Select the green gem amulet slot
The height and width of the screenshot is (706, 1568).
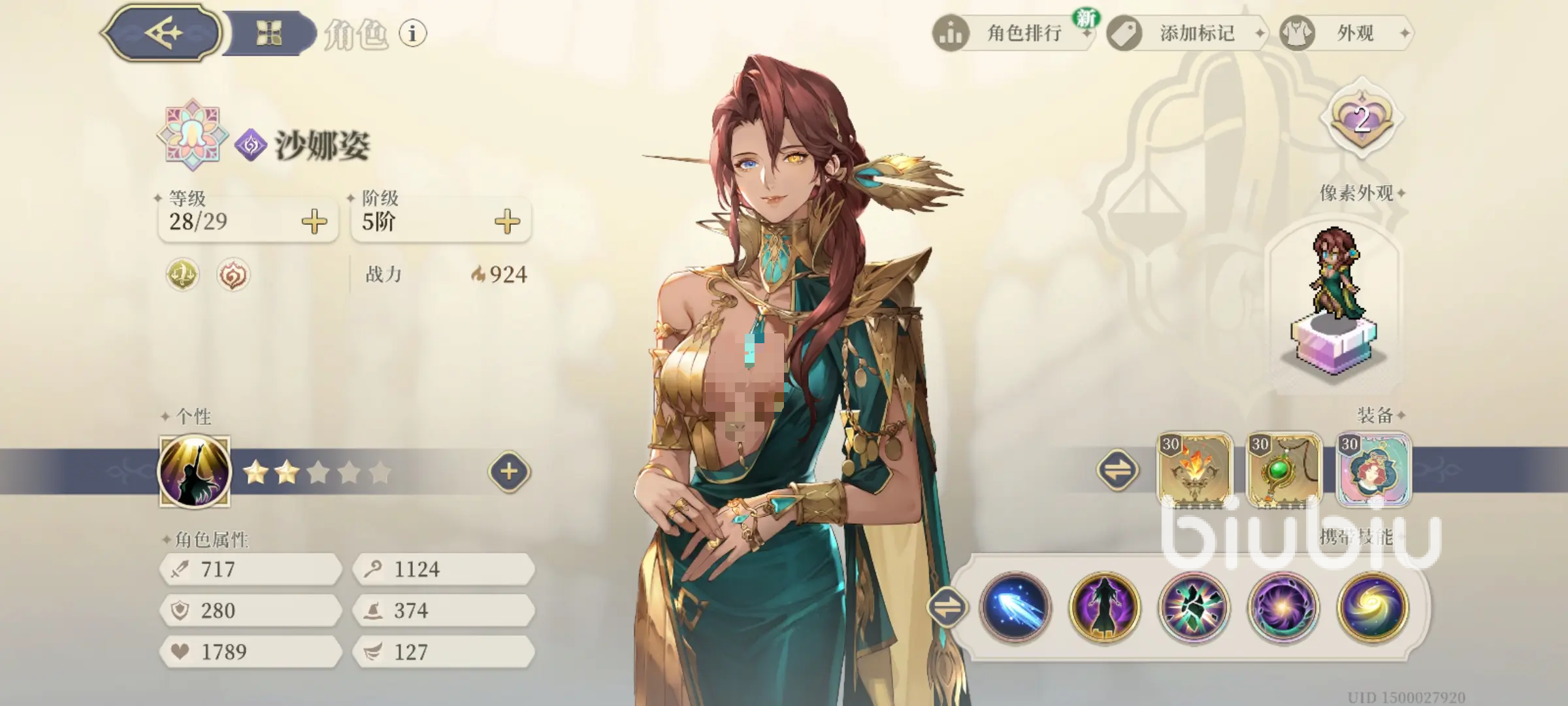pyautogui.click(x=1284, y=470)
